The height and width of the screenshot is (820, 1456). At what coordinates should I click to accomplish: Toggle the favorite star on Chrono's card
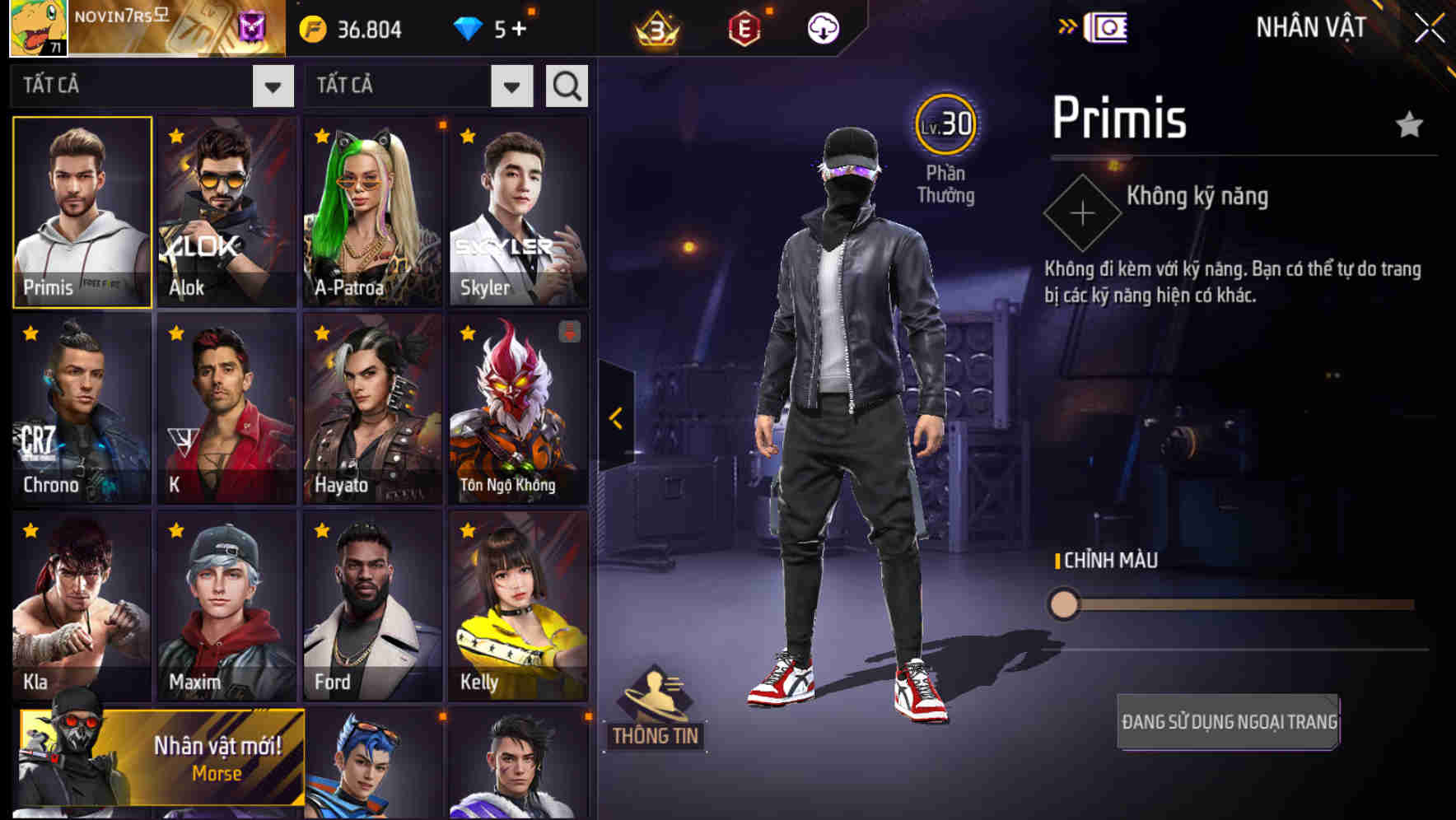click(29, 333)
